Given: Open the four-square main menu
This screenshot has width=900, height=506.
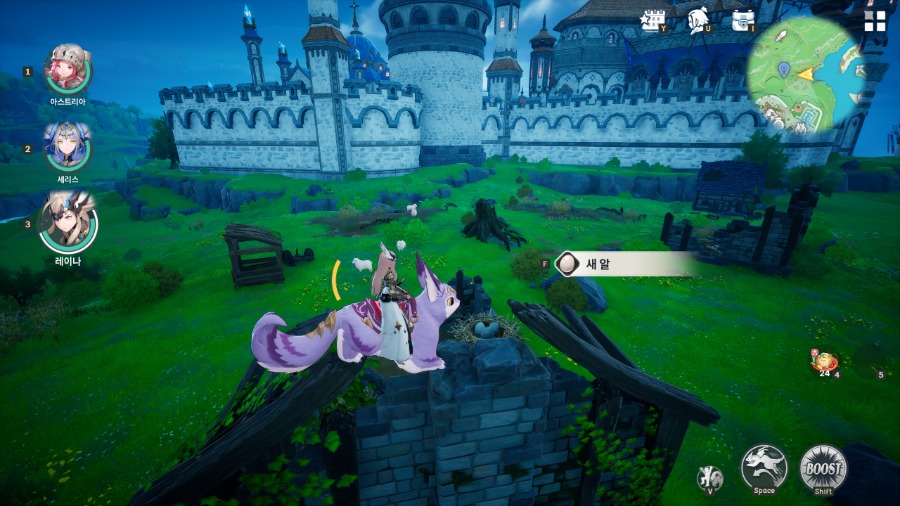Looking at the screenshot, I should click(875, 22).
